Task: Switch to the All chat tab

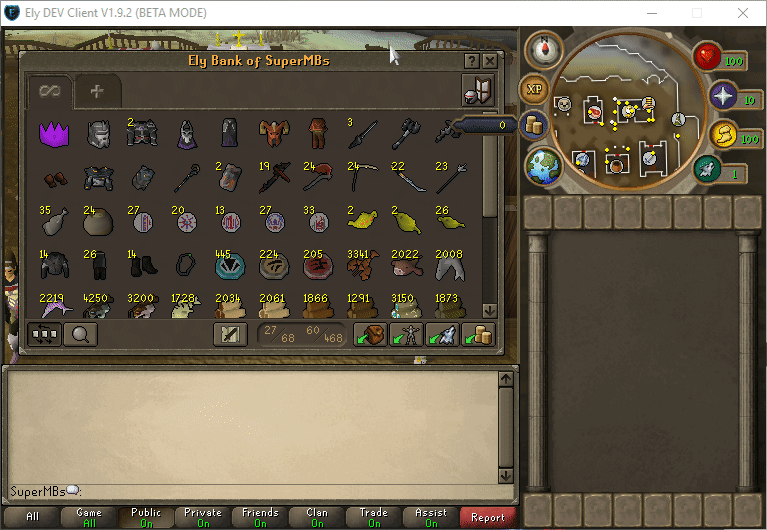Action: coord(33,517)
